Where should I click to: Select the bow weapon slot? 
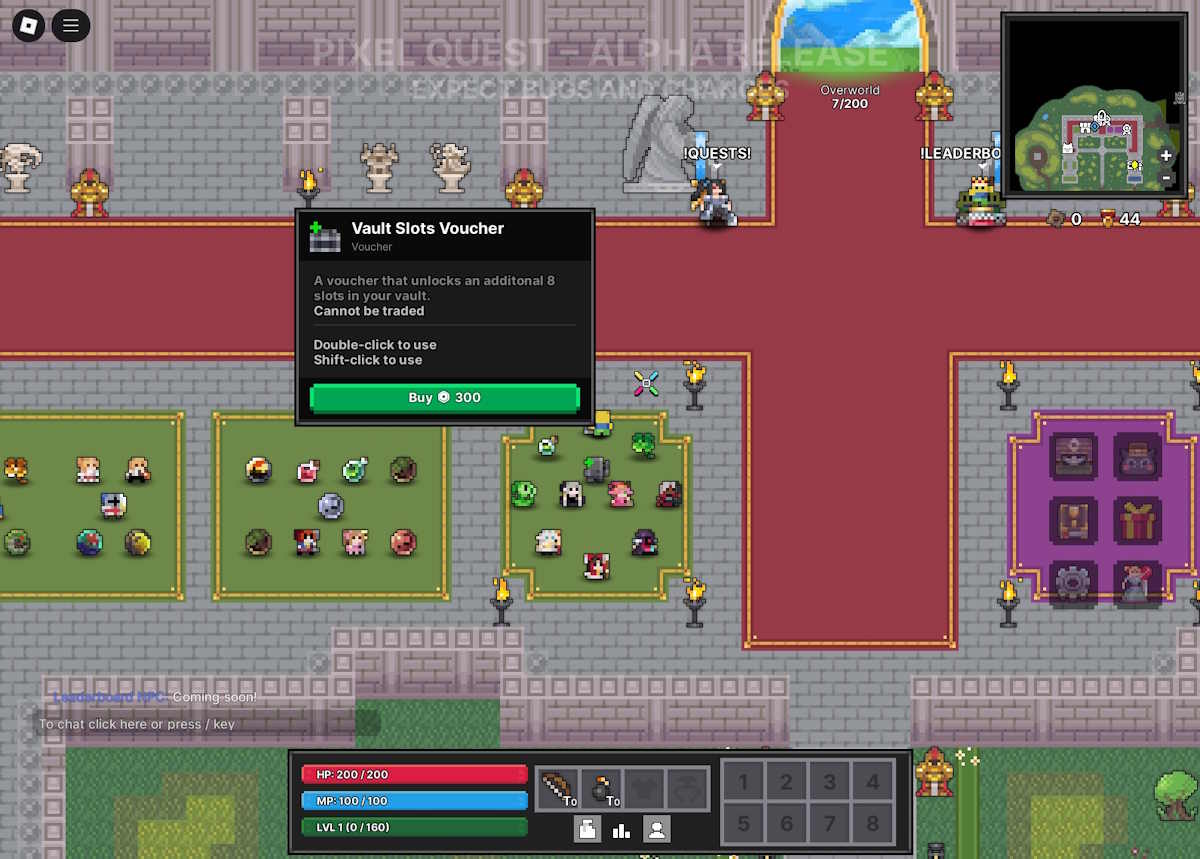pos(557,788)
